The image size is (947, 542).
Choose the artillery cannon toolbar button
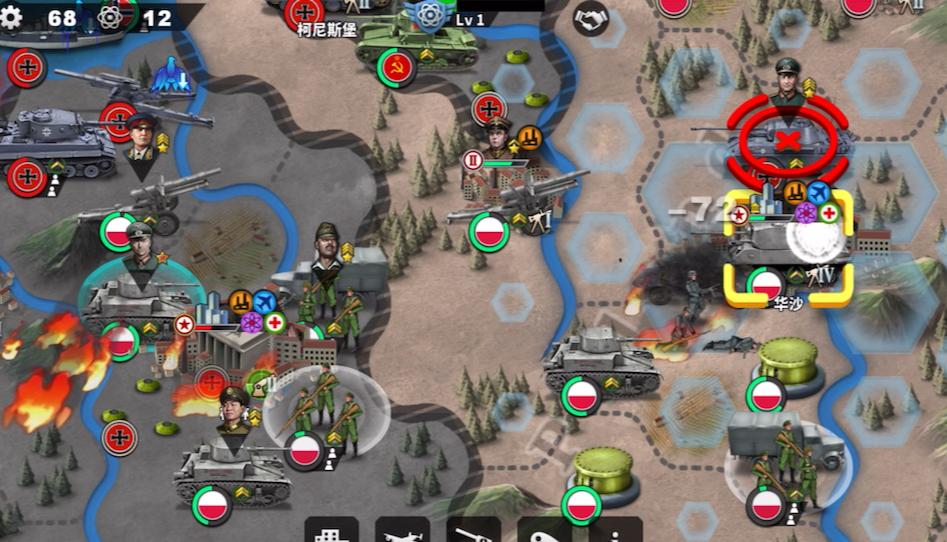tap(473, 530)
